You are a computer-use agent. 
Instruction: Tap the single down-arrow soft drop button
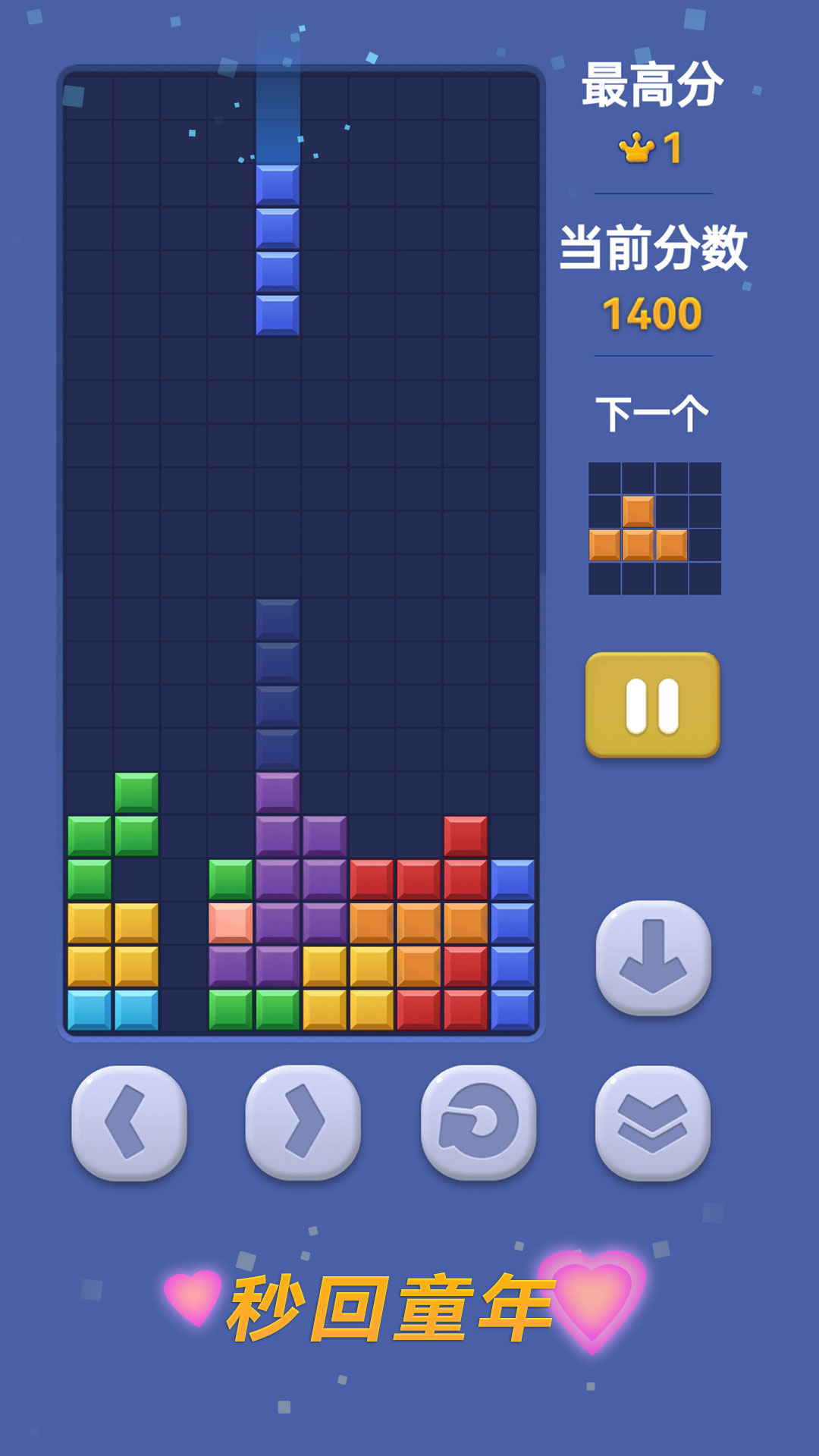click(x=653, y=957)
